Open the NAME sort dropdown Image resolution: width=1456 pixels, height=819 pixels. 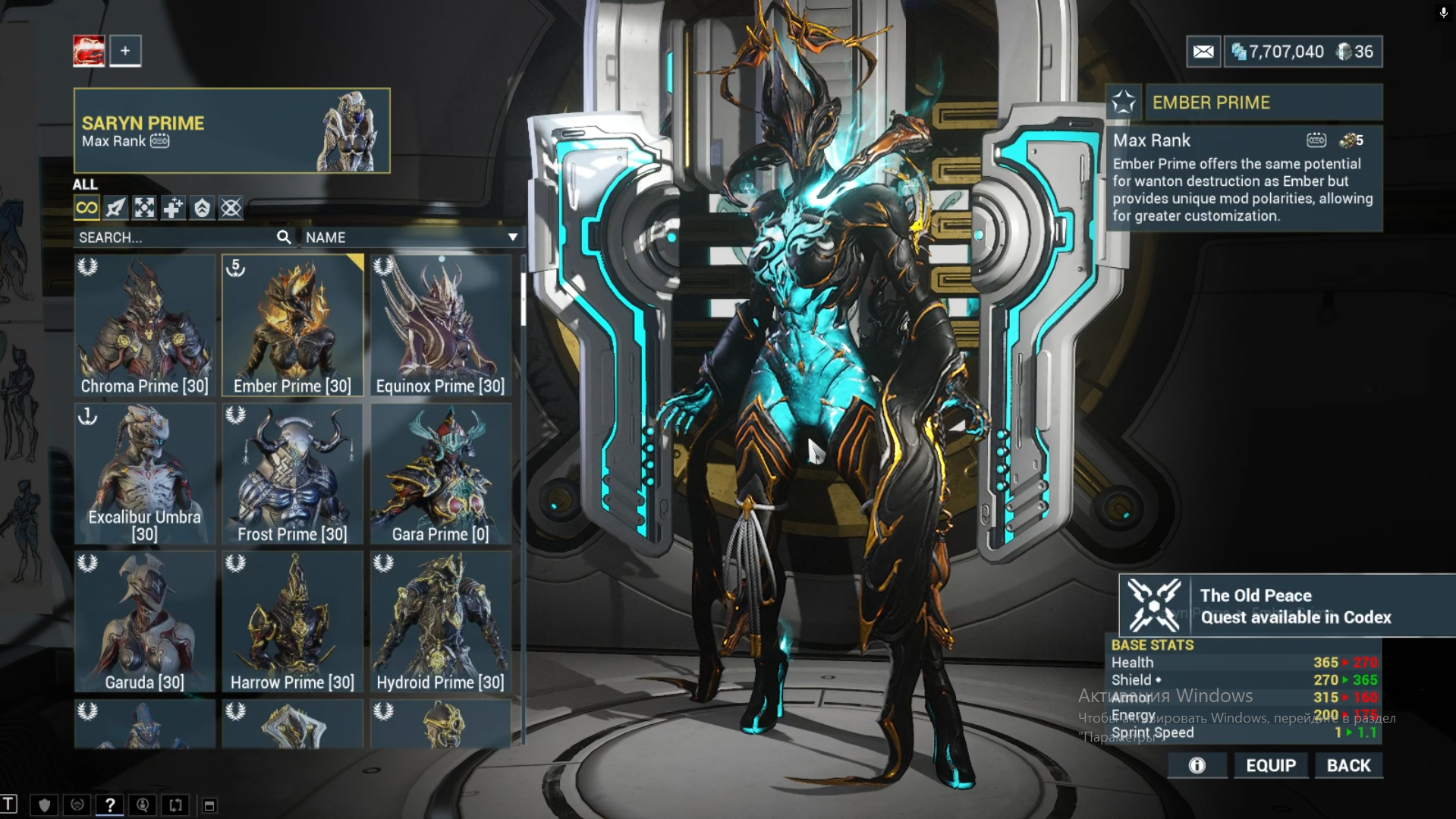[411, 238]
